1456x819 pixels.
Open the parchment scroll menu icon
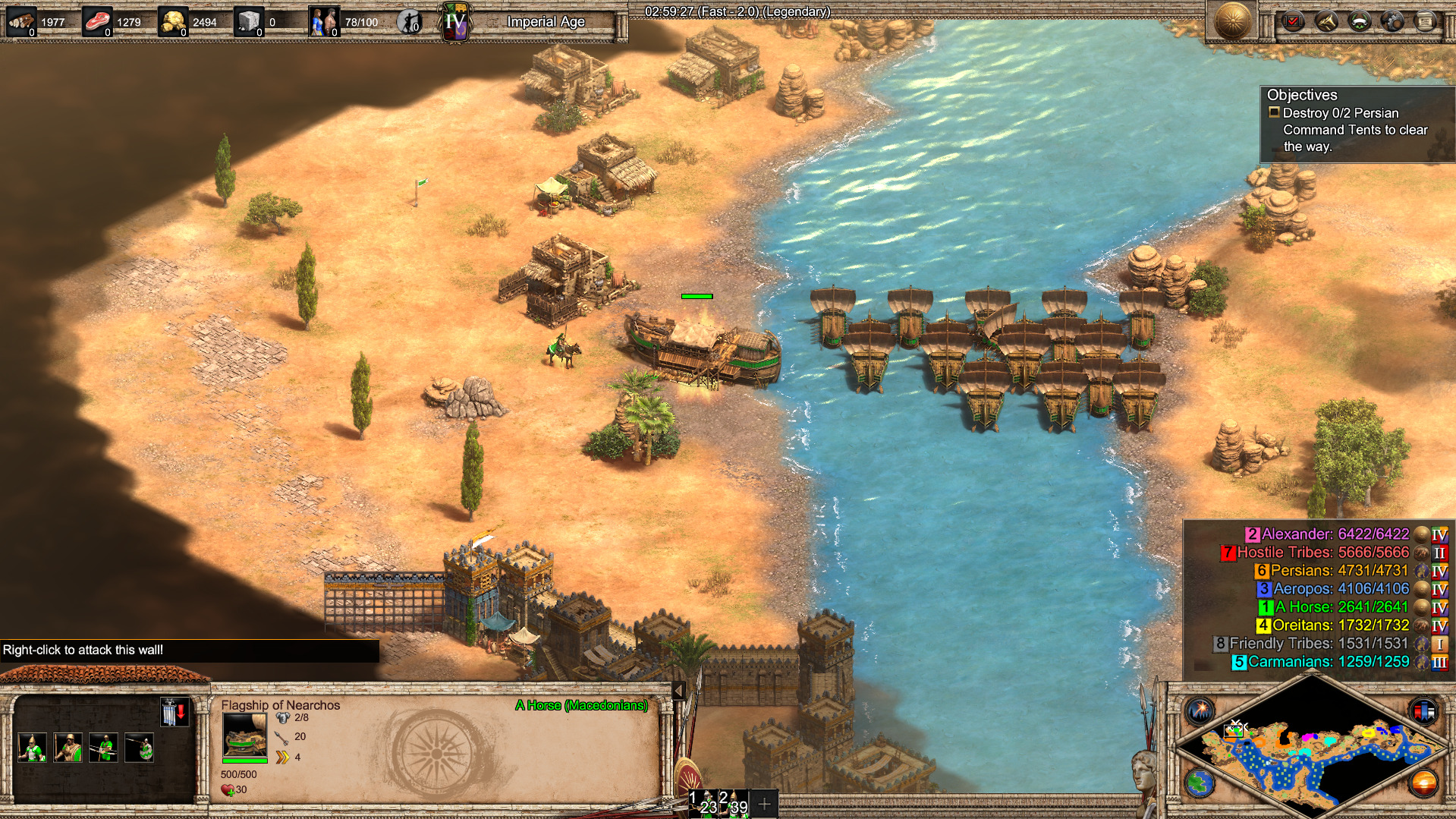click(1425, 21)
